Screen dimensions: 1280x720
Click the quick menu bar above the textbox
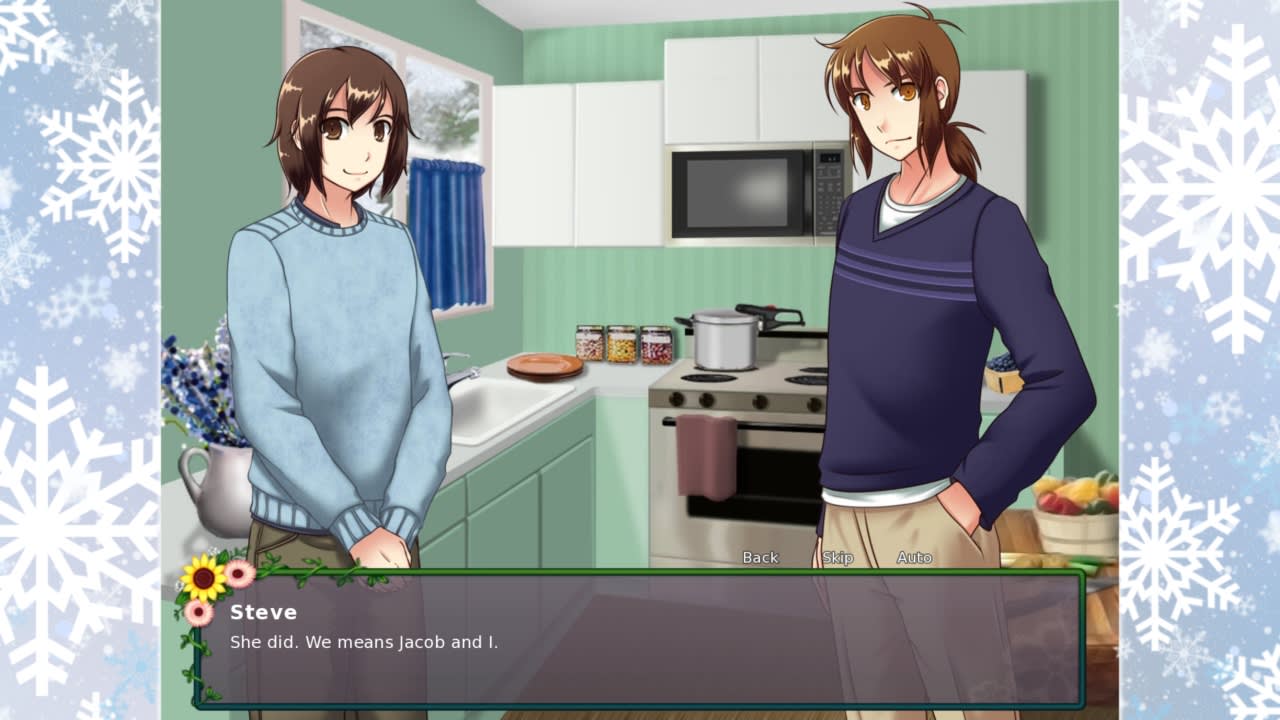point(840,557)
